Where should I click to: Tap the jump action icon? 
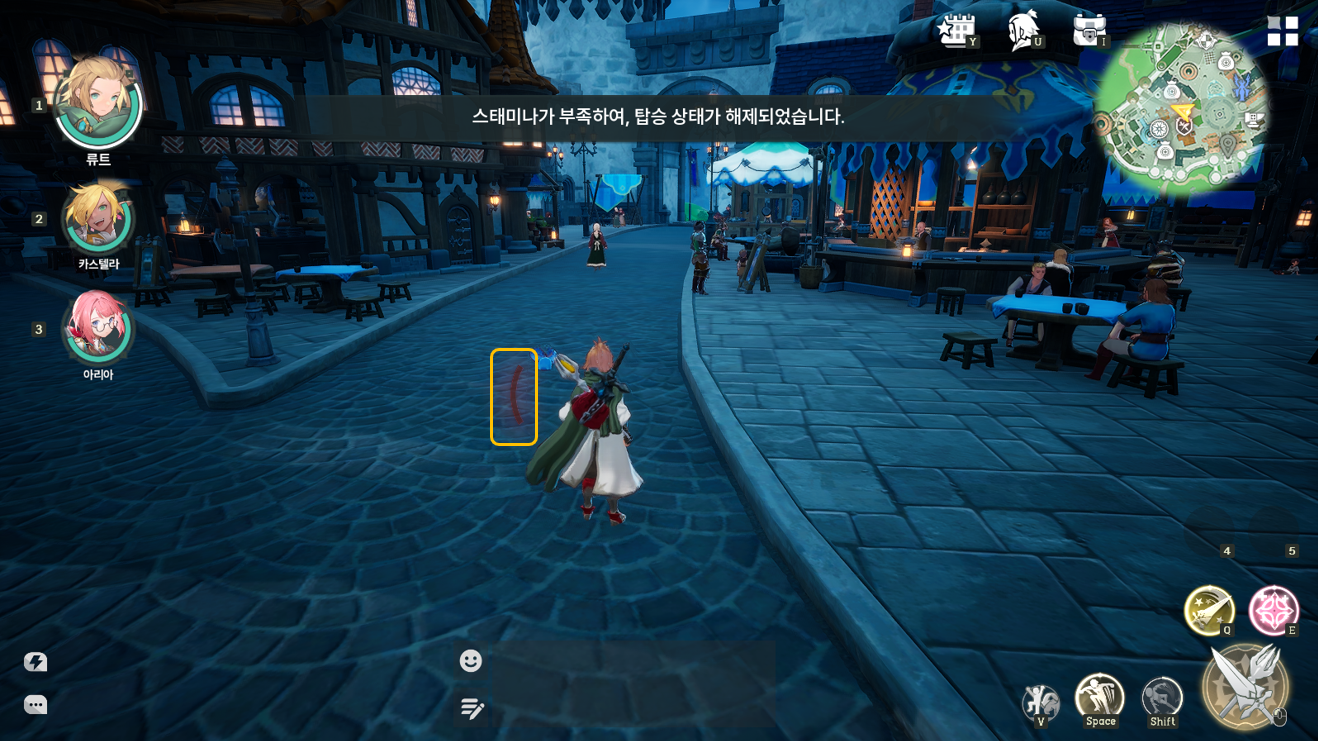(x=1100, y=696)
